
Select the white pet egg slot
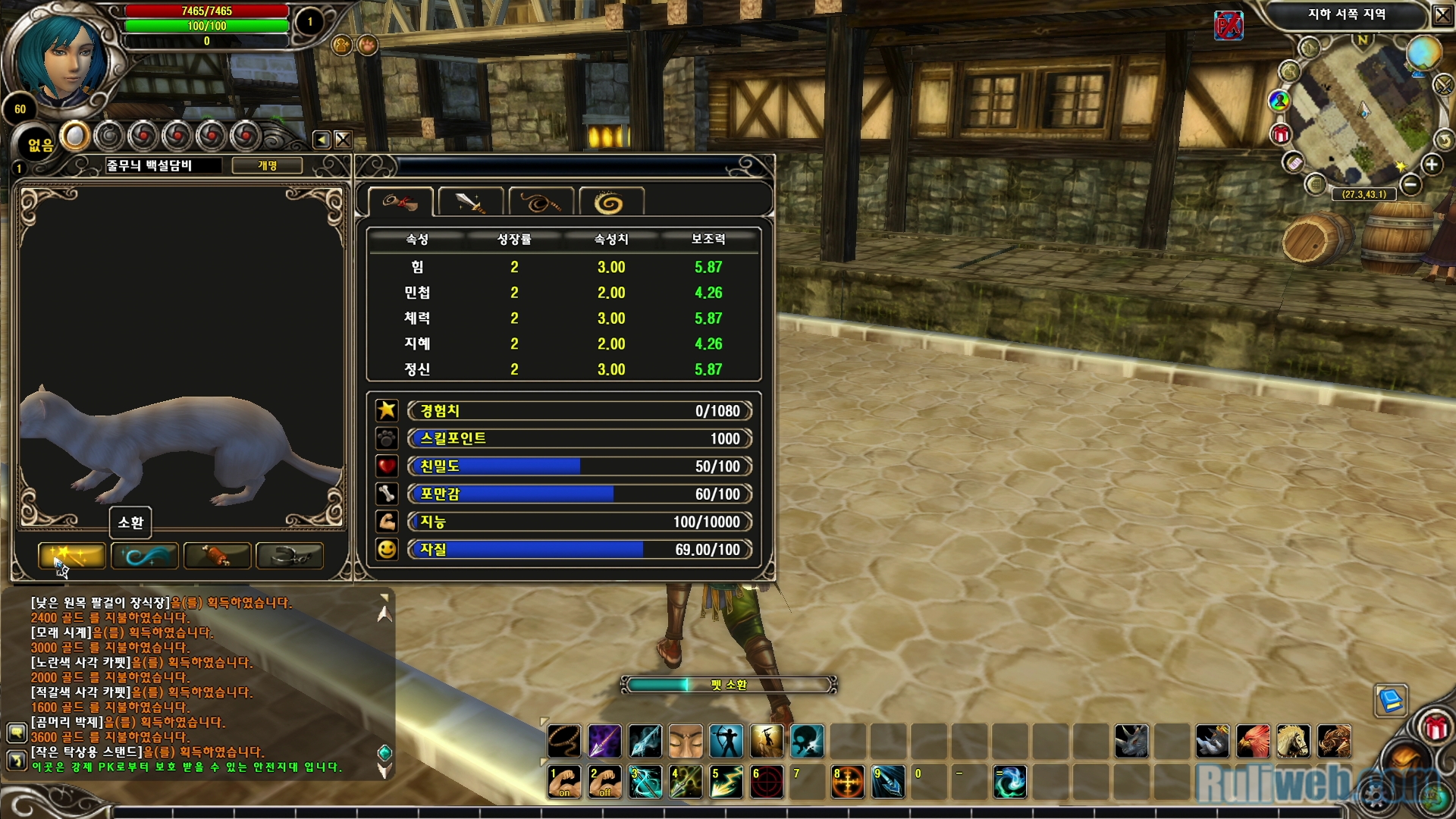pyautogui.click(x=75, y=136)
